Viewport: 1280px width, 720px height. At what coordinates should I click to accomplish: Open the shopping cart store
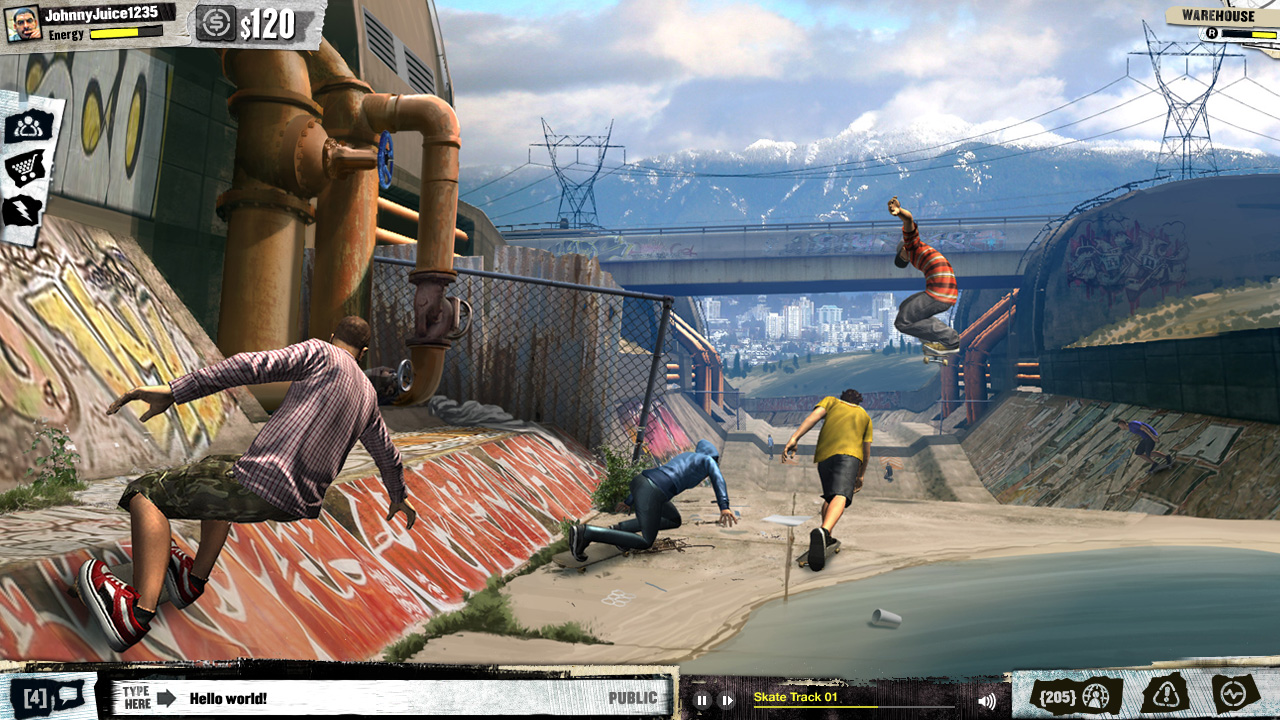click(26, 167)
